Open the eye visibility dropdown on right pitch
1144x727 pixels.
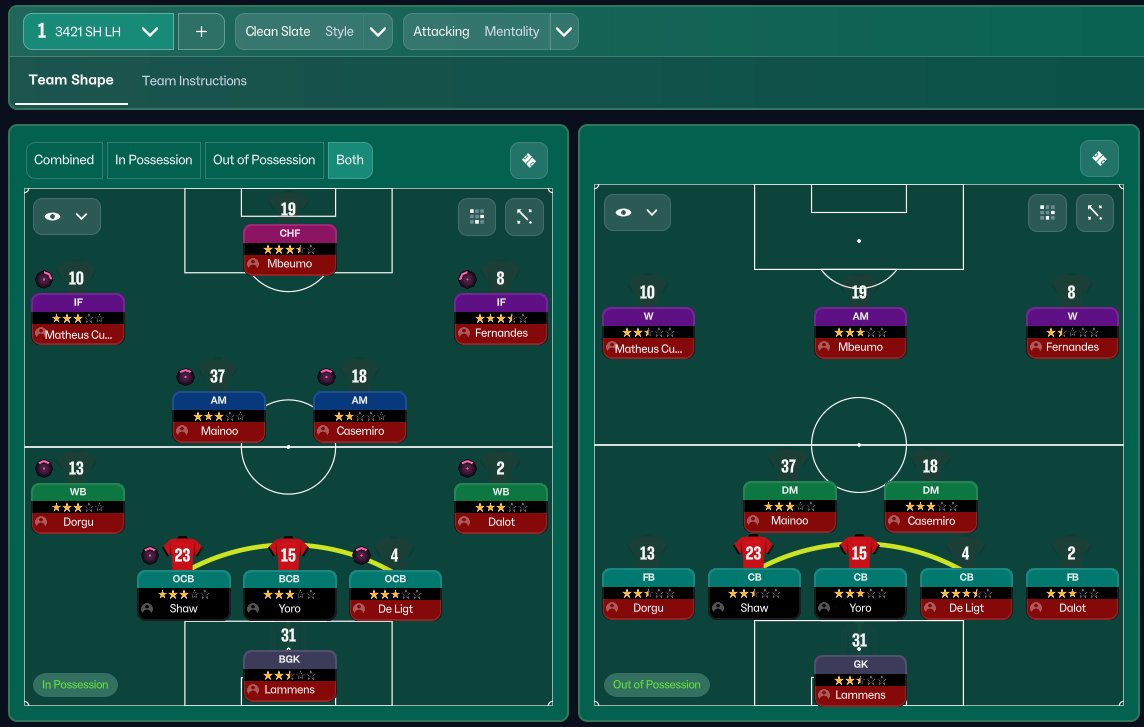coord(637,212)
